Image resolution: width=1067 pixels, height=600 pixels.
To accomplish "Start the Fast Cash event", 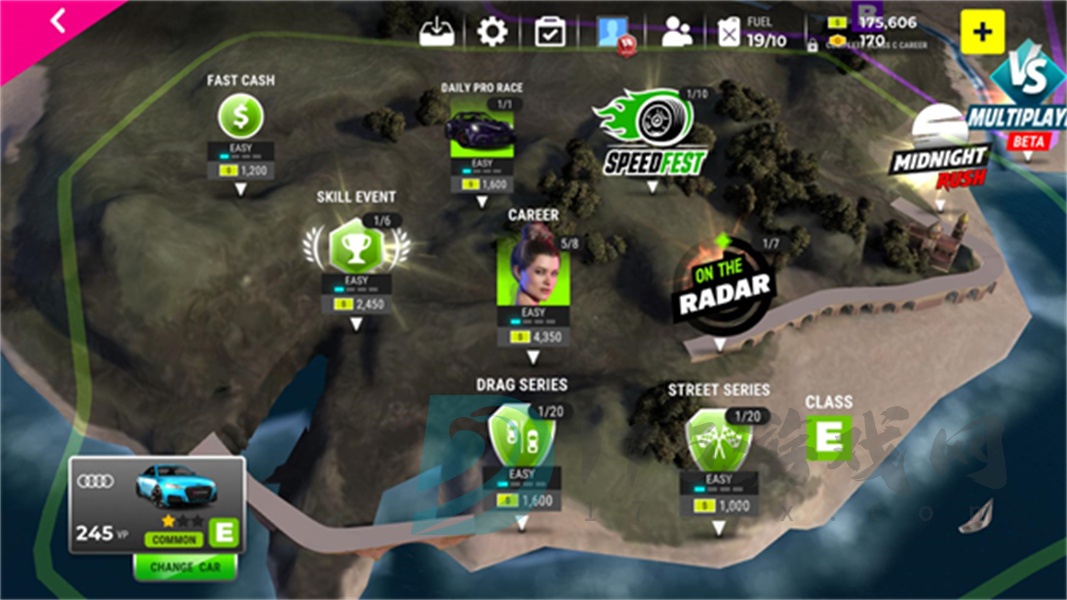I will (x=241, y=118).
